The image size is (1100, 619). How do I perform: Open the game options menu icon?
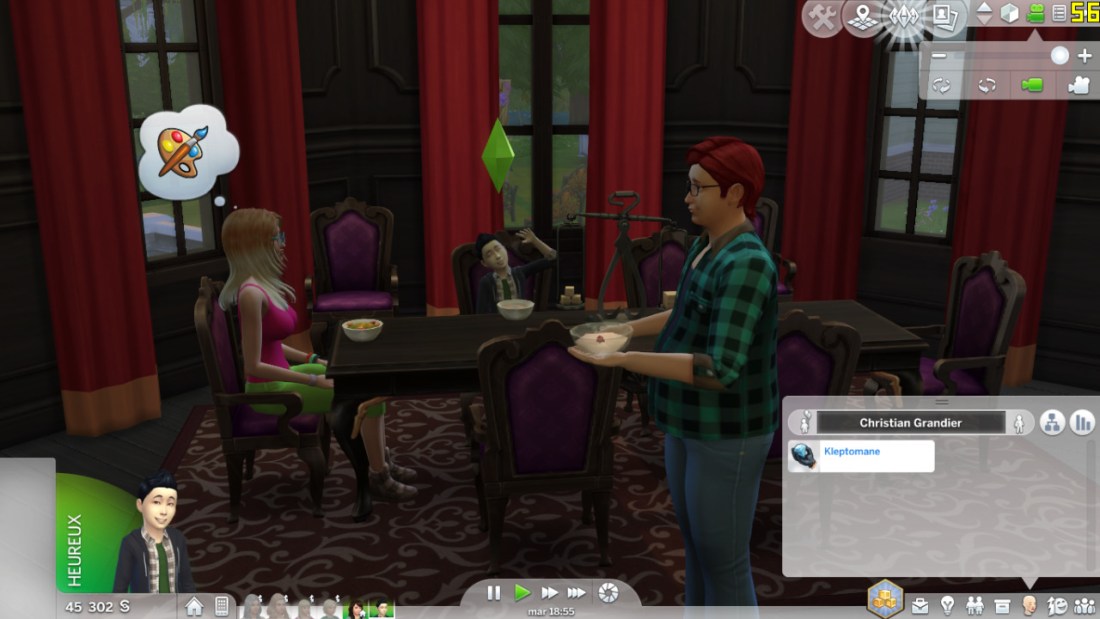tap(1058, 14)
